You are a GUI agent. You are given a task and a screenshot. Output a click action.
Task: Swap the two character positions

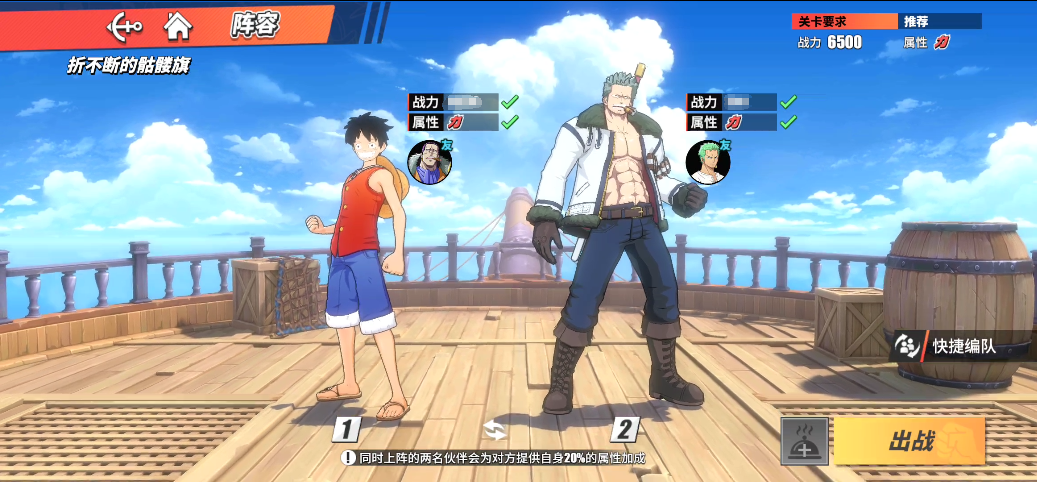495,430
